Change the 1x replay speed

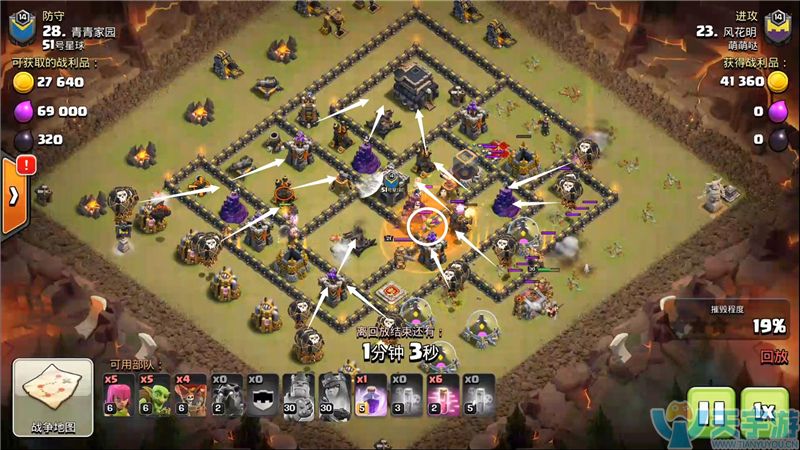(x=765, y=412)
